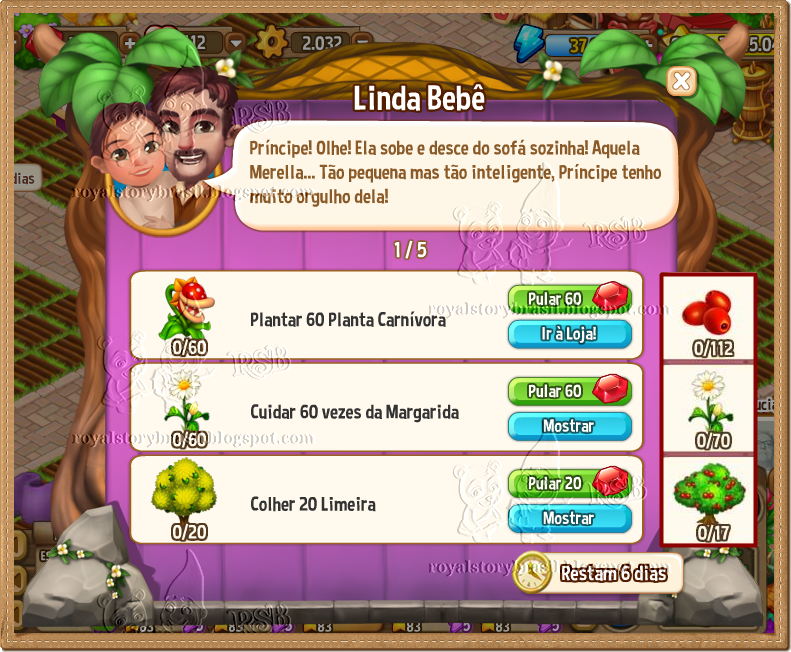791x652 pixels.
Task: Go to the shop via Ir à Loja
Action: click(x=569, y=334)
